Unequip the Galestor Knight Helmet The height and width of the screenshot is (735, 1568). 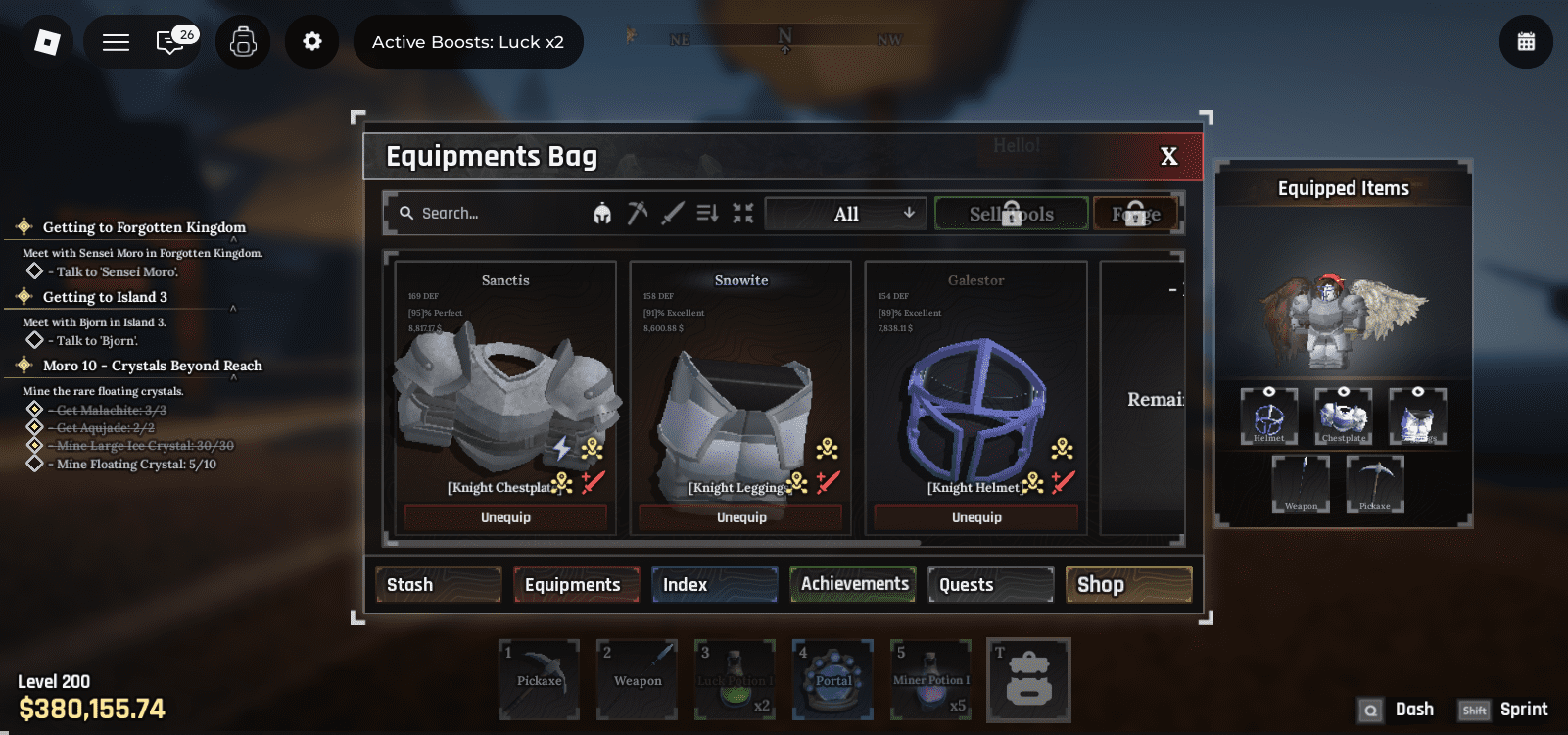(x=976, y=517)
